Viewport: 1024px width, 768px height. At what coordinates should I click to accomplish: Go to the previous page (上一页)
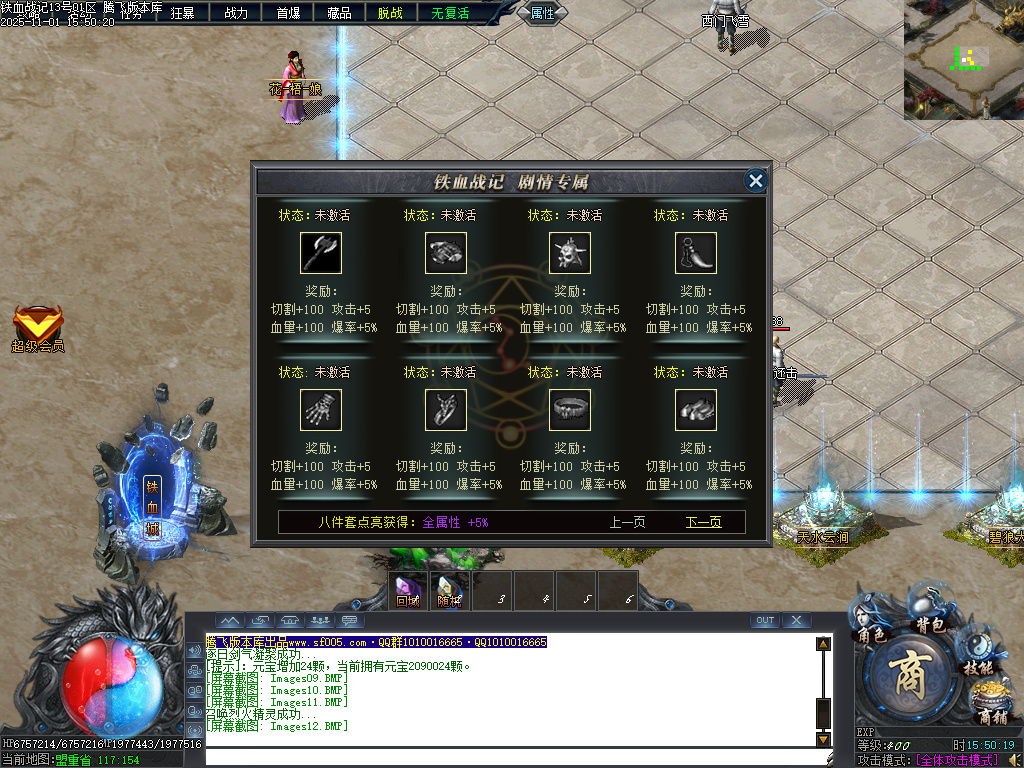627,522
